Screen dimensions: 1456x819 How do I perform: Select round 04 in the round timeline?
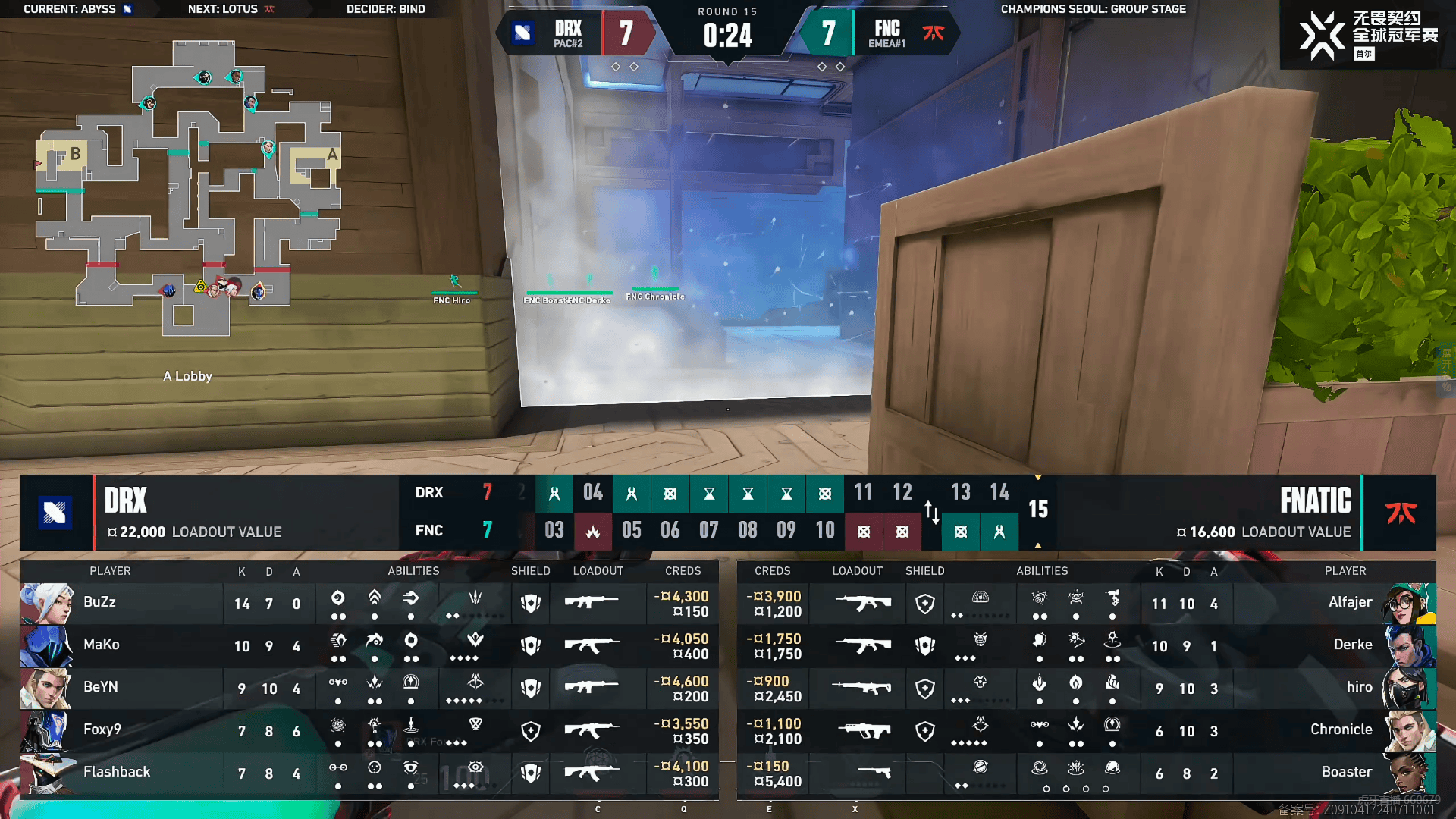coord(593,493)
